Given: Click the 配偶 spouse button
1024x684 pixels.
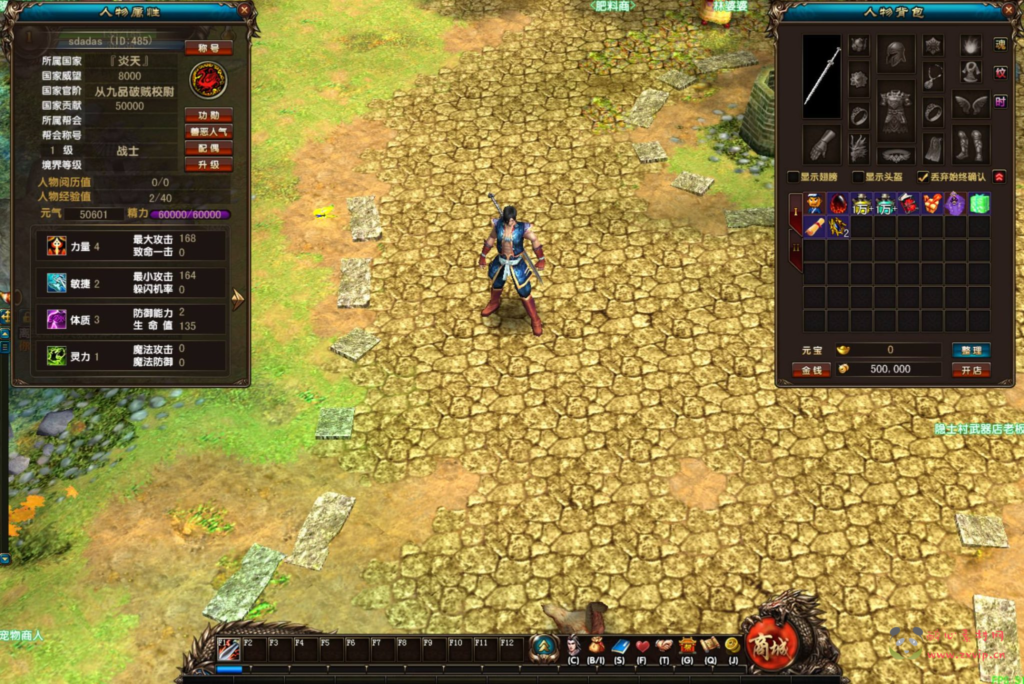Looking at the screenshot, I should click(x=208, y=148).
